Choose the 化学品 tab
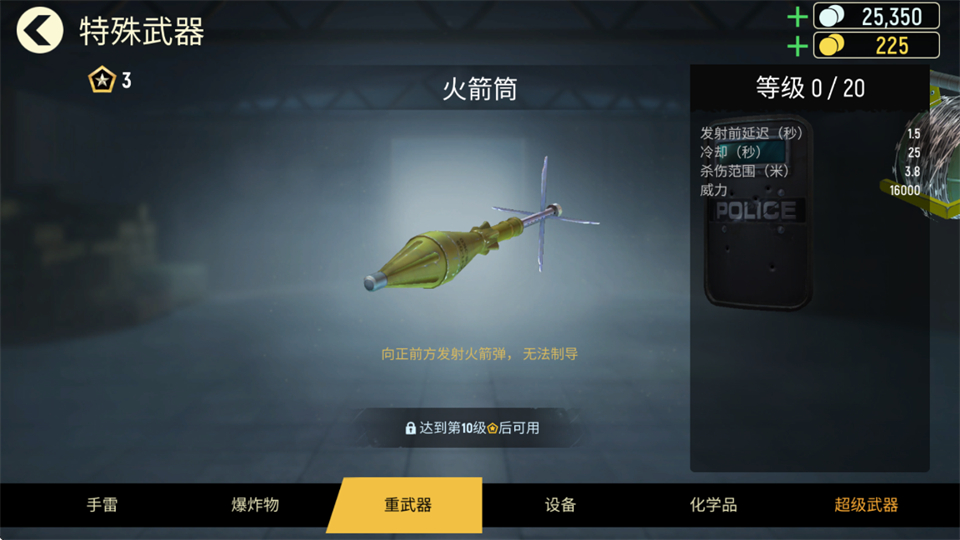The image size is (960, 540). [x=713, y=505]
